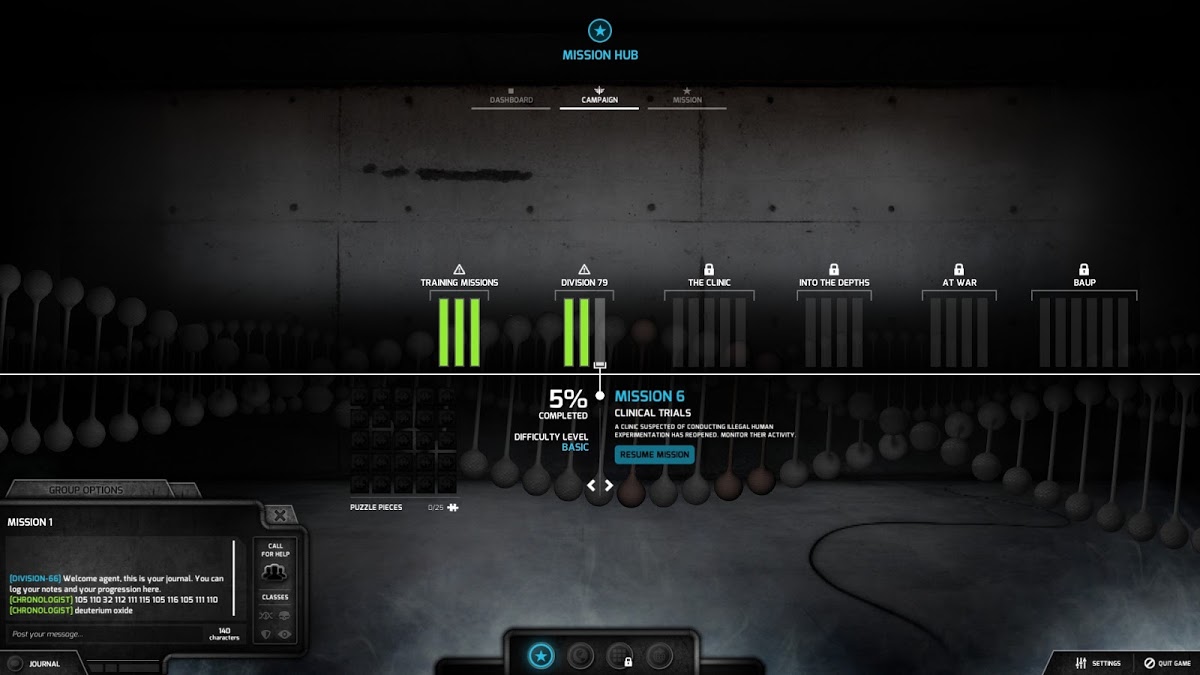
Task: Go to the next mission with right arrow
Action: 608,486
